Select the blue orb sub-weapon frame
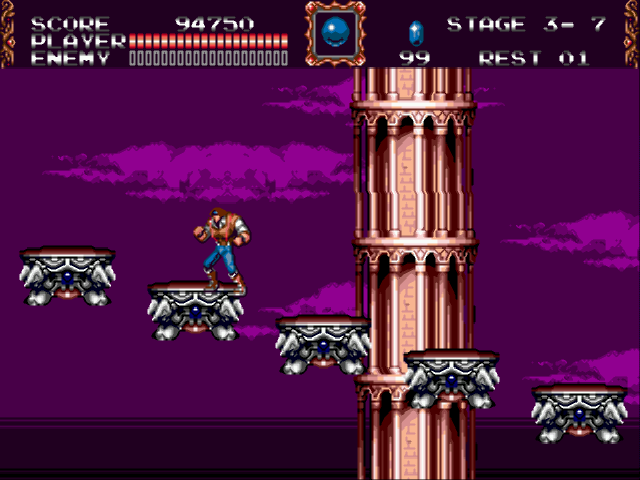640x480 pixels. (333, 34)
